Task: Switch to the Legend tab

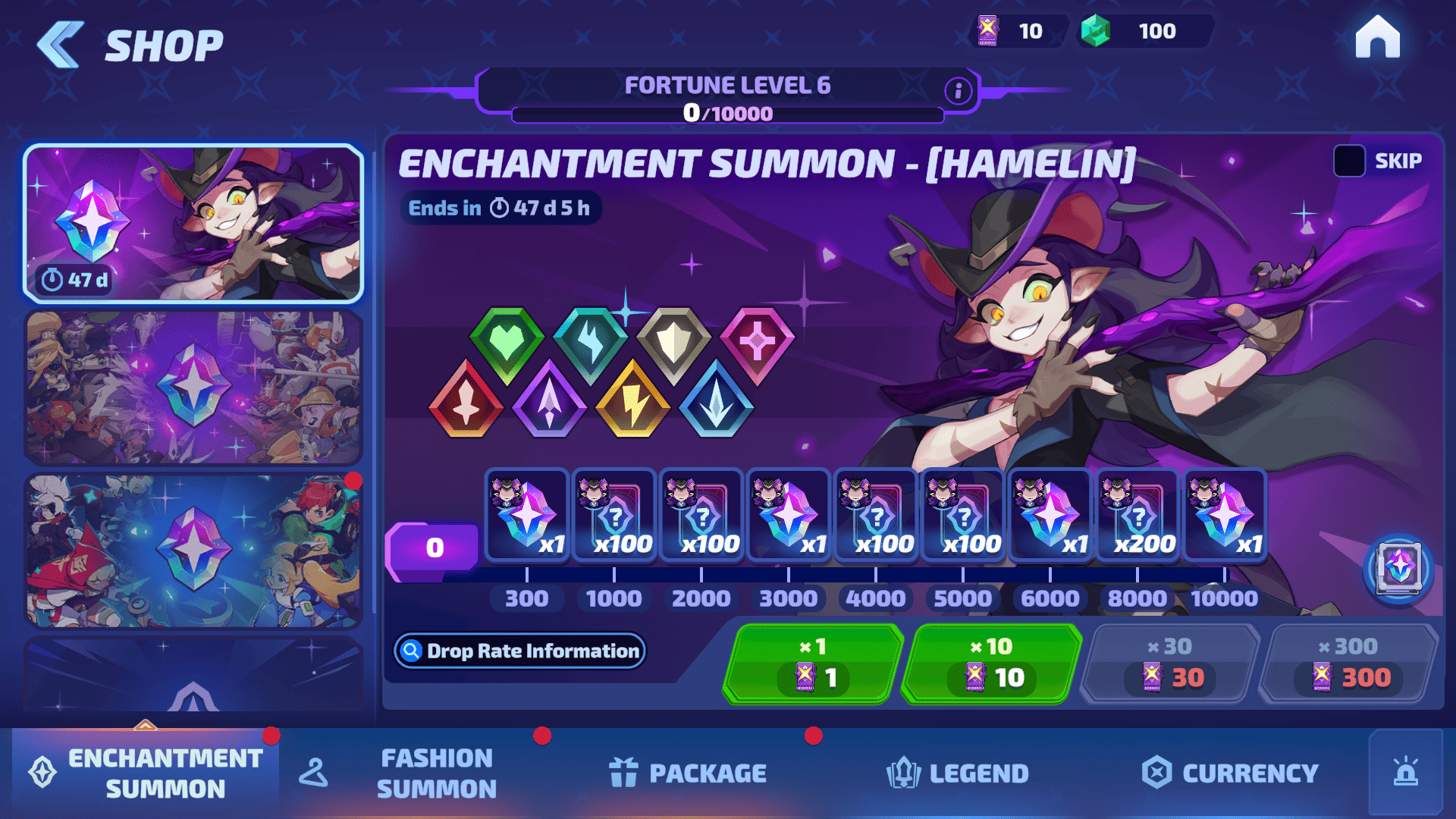Action: coord(958,773)
